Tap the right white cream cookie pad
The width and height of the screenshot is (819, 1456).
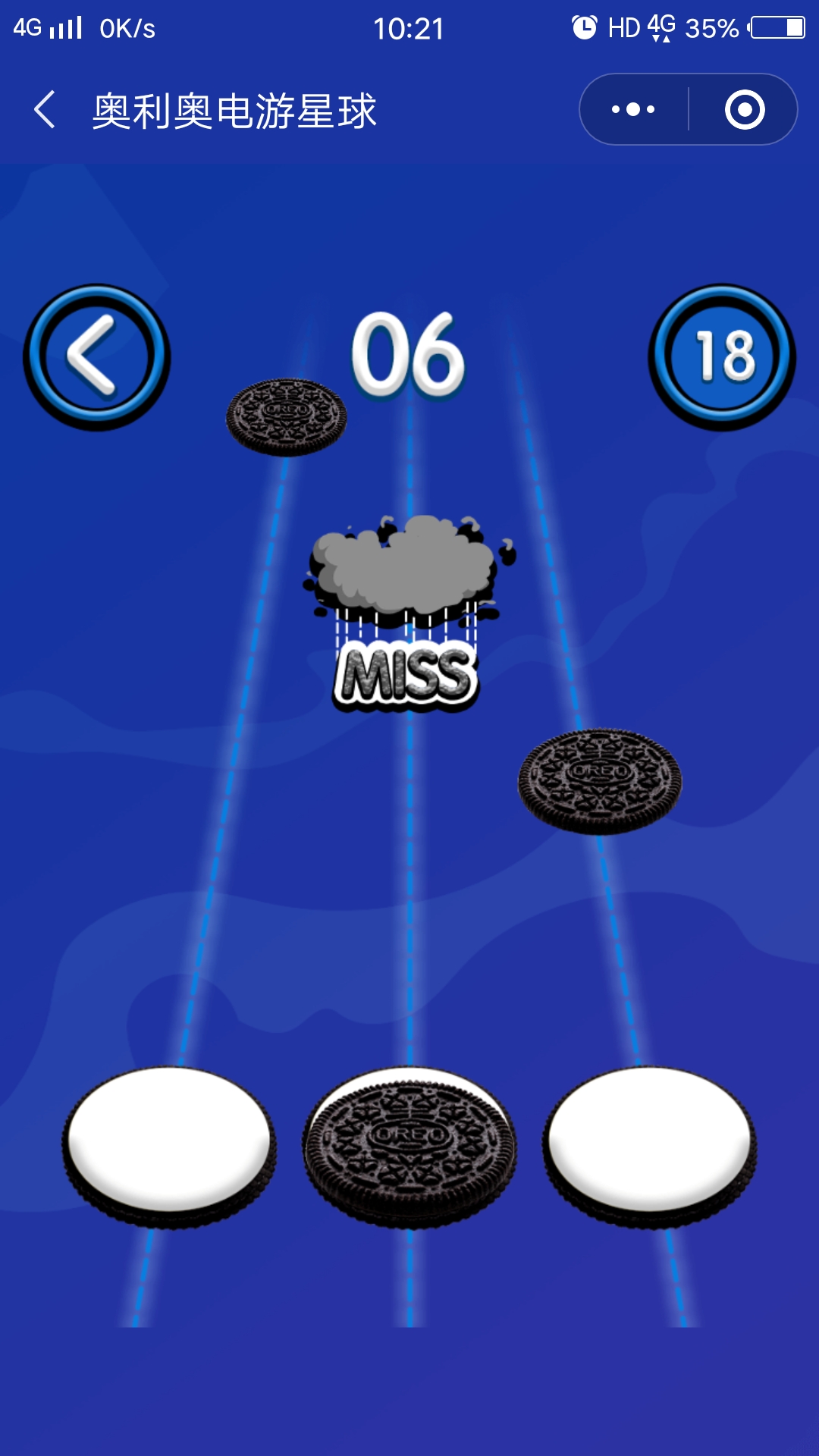tap(650, 1144)
